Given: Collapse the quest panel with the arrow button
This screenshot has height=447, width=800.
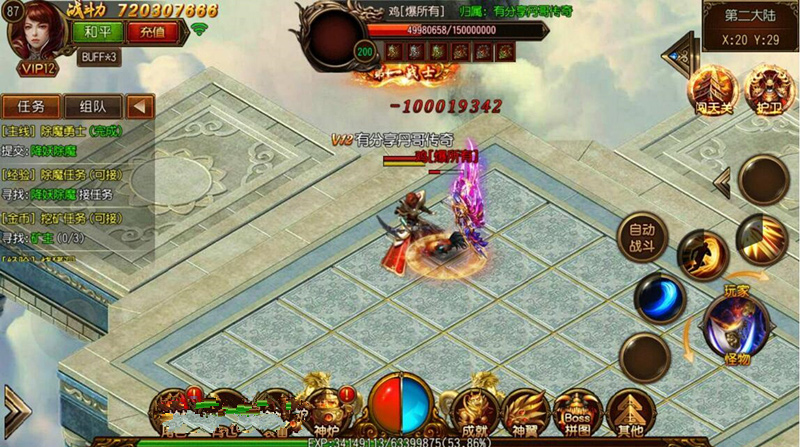Looking at the screenshot, I should [x=140, y=107].
